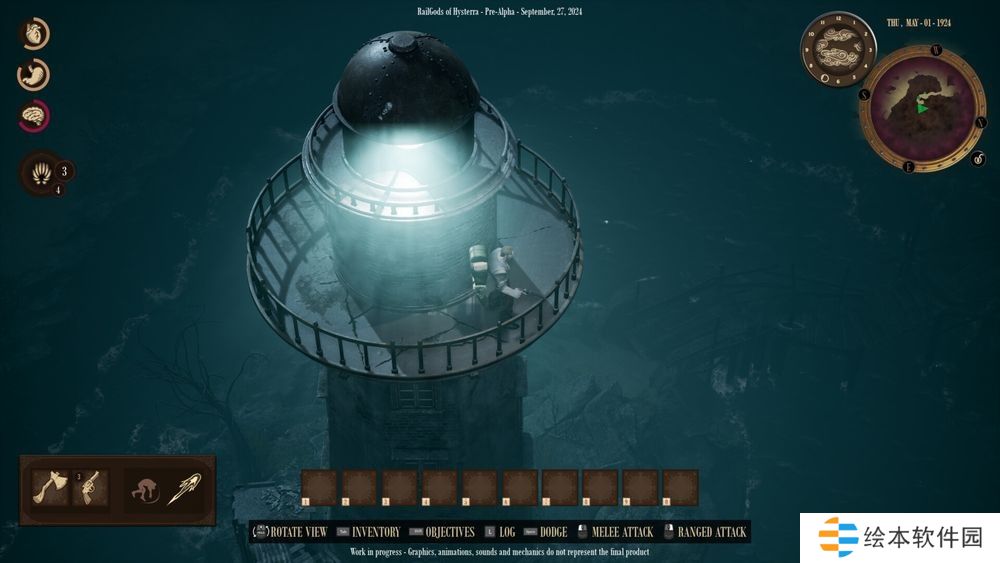Screen dimensions: 1000x563
Task: Click the spiral icon beside the minimap
Action: pyautogui.click(x=978, y=157)
